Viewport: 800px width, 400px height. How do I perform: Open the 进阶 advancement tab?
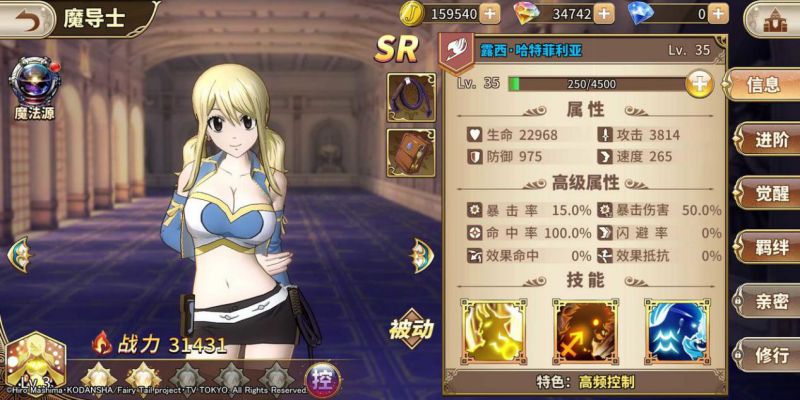click(768, 139)
